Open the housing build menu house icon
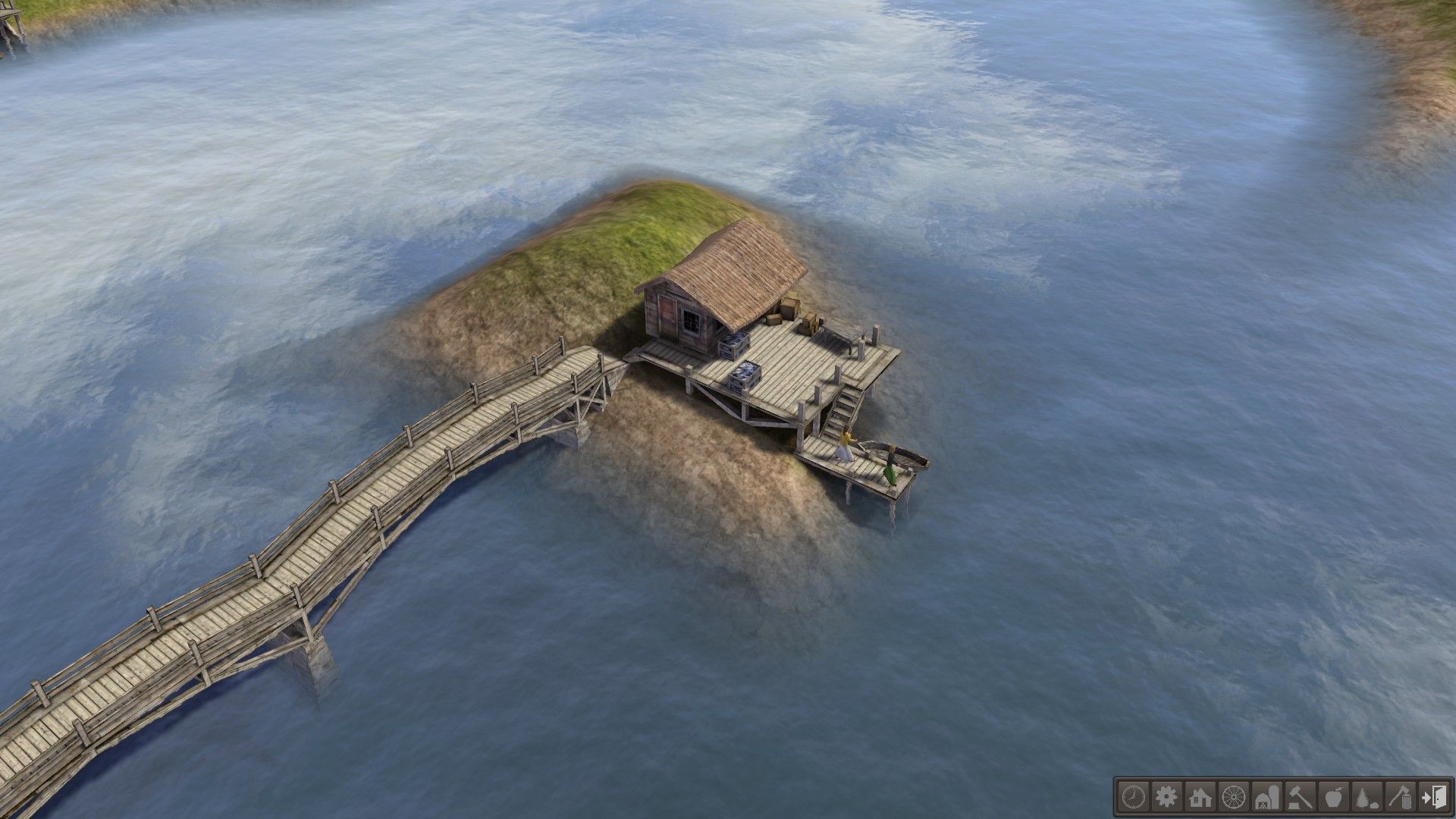This screenshot has width=1456, height=819. pos(1200,796)
